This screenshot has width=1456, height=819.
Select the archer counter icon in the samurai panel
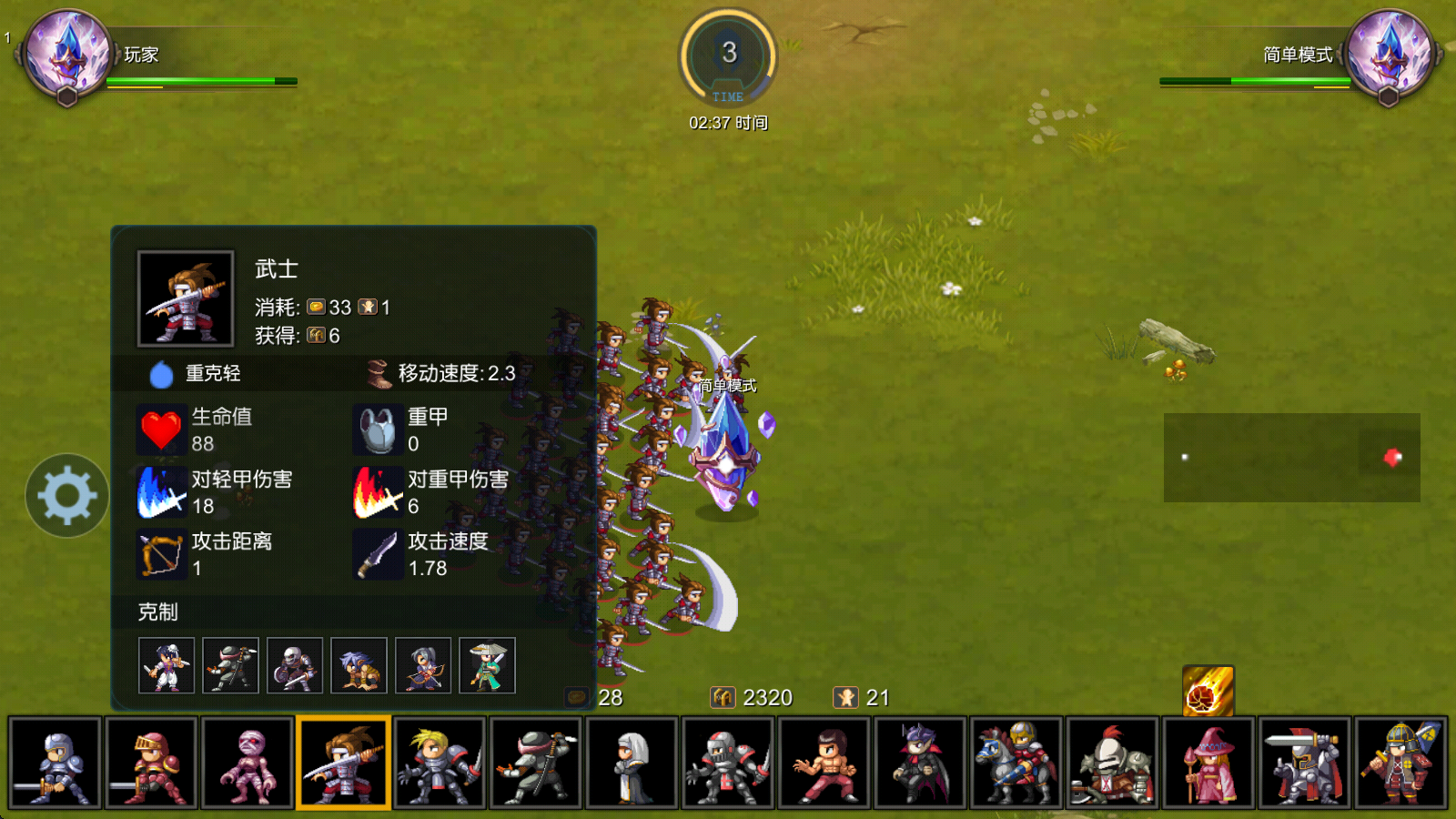click(x=423, y=665)
